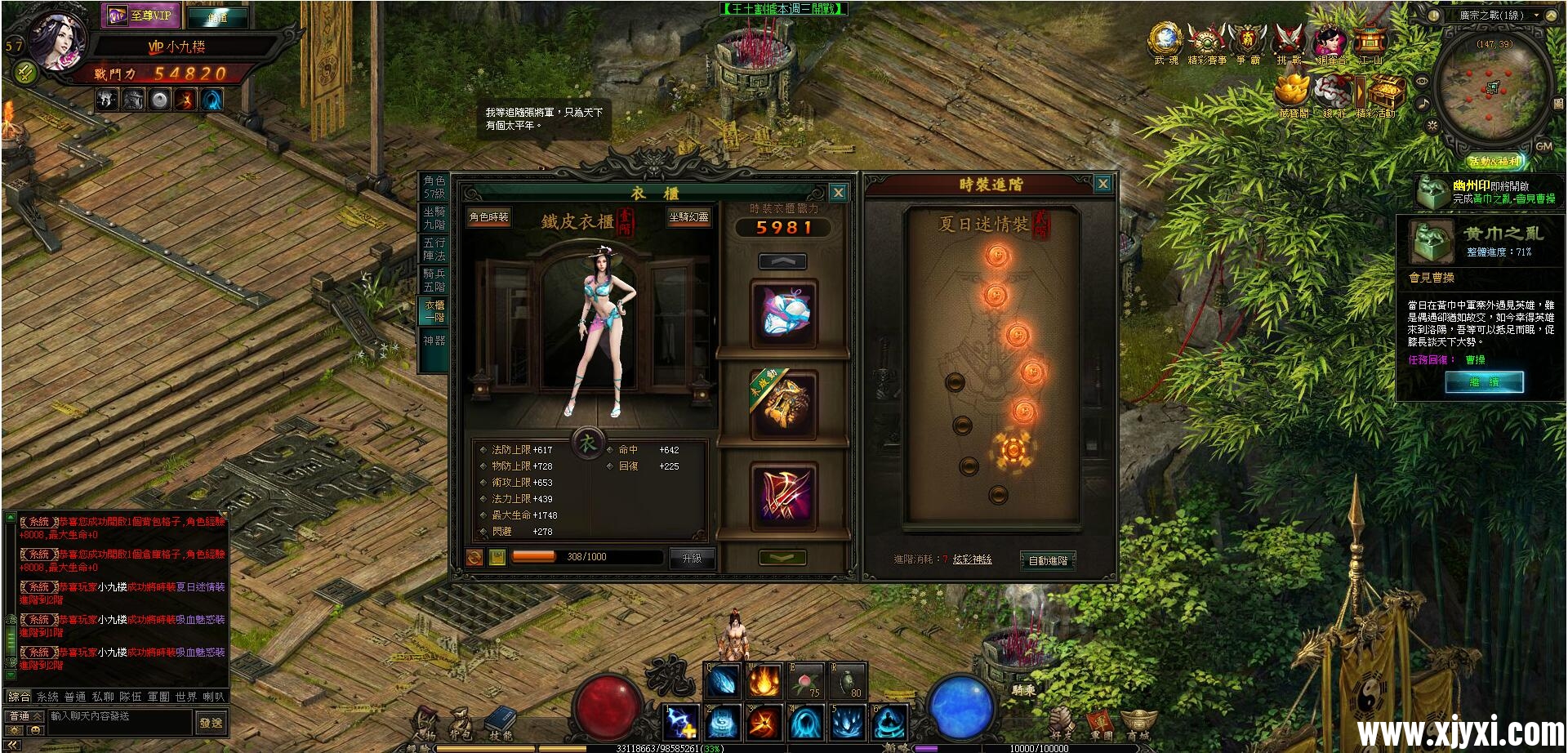Click the 升級 upgrade button in wardrobe
Image resolution: width=1568 pixels, height=753 pixels.
692,558
